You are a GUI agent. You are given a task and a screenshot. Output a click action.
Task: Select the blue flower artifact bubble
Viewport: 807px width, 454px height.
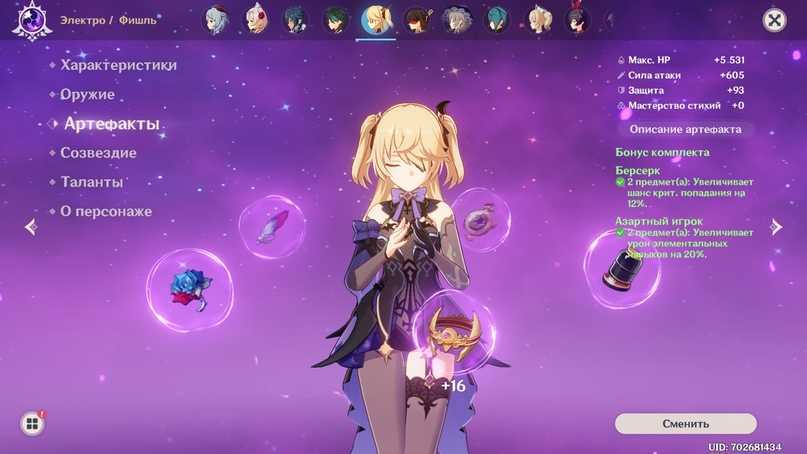[x=189, y=289]
